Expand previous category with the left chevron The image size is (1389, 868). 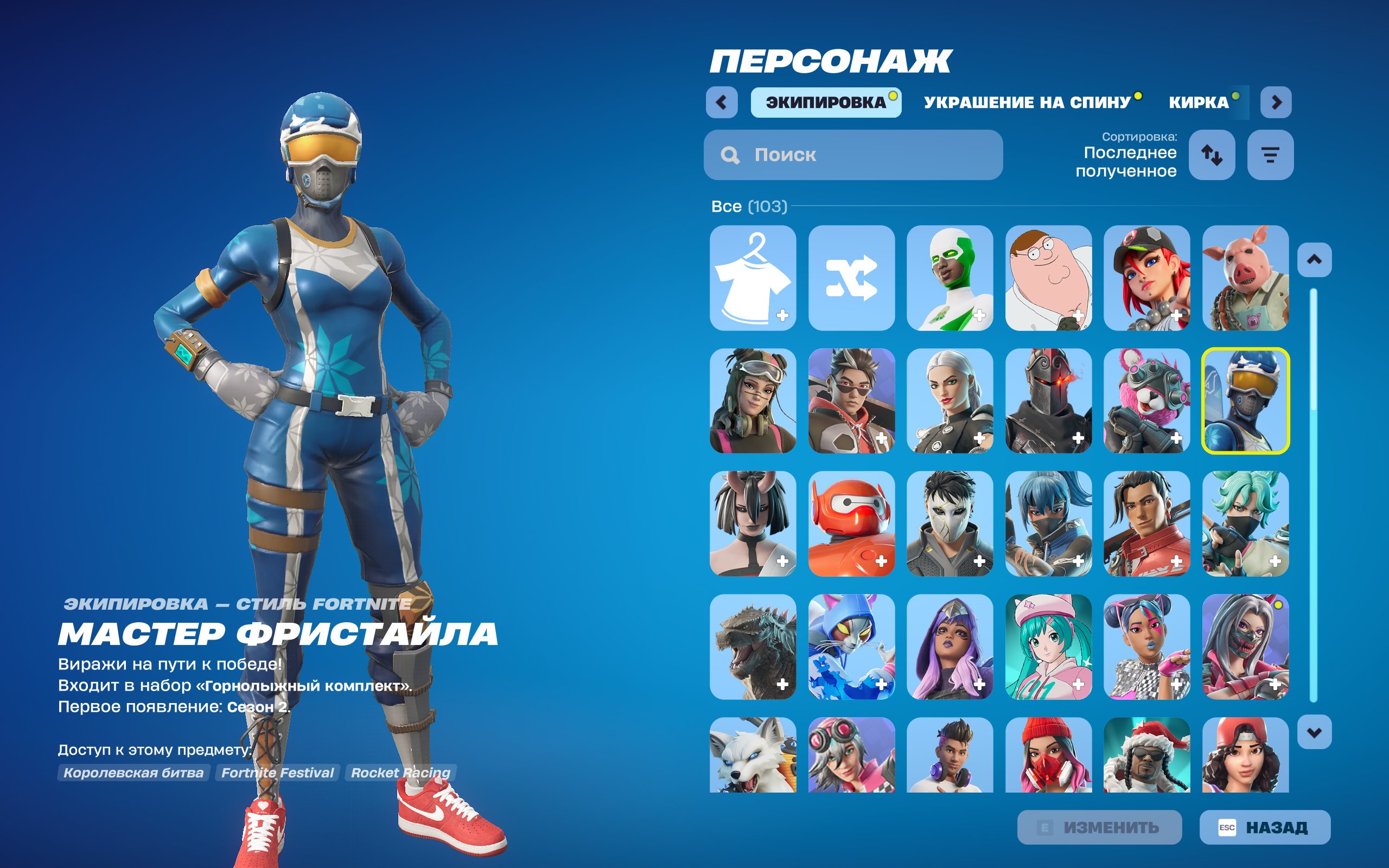[722, 101]
